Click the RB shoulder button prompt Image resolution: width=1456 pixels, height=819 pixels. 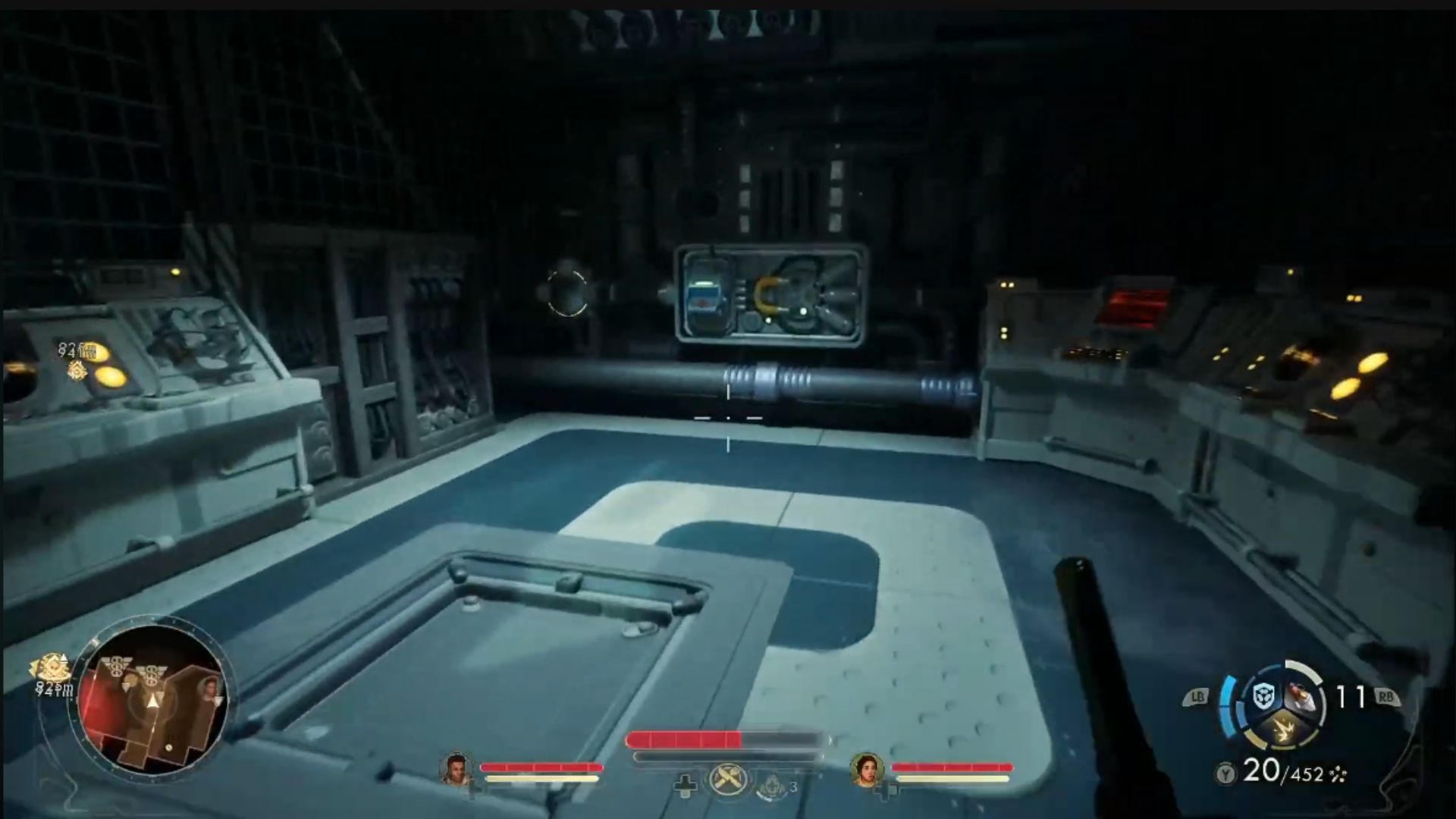point(1388,696)
